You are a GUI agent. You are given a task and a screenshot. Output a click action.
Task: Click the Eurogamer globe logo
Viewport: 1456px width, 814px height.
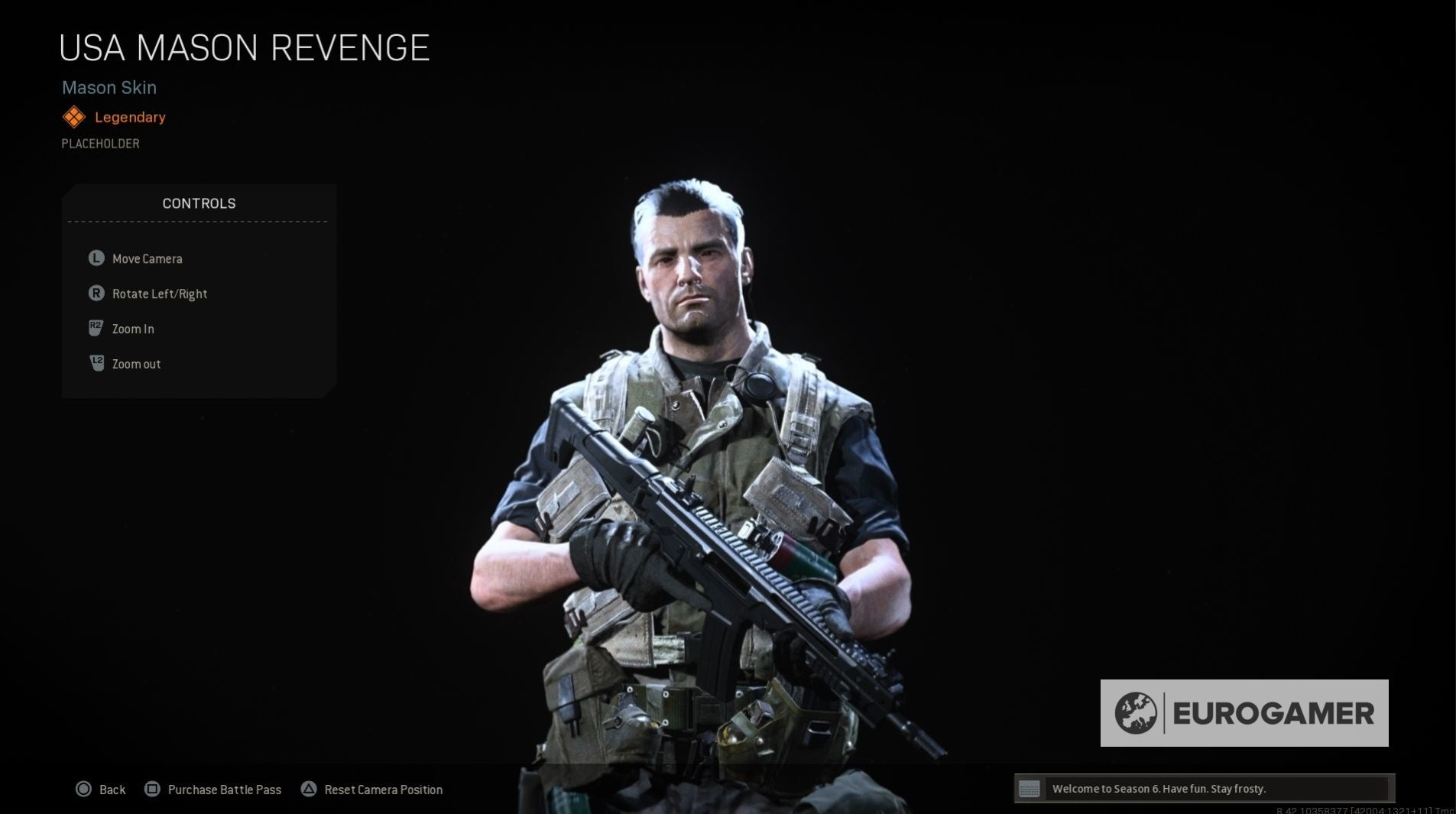1137,713
